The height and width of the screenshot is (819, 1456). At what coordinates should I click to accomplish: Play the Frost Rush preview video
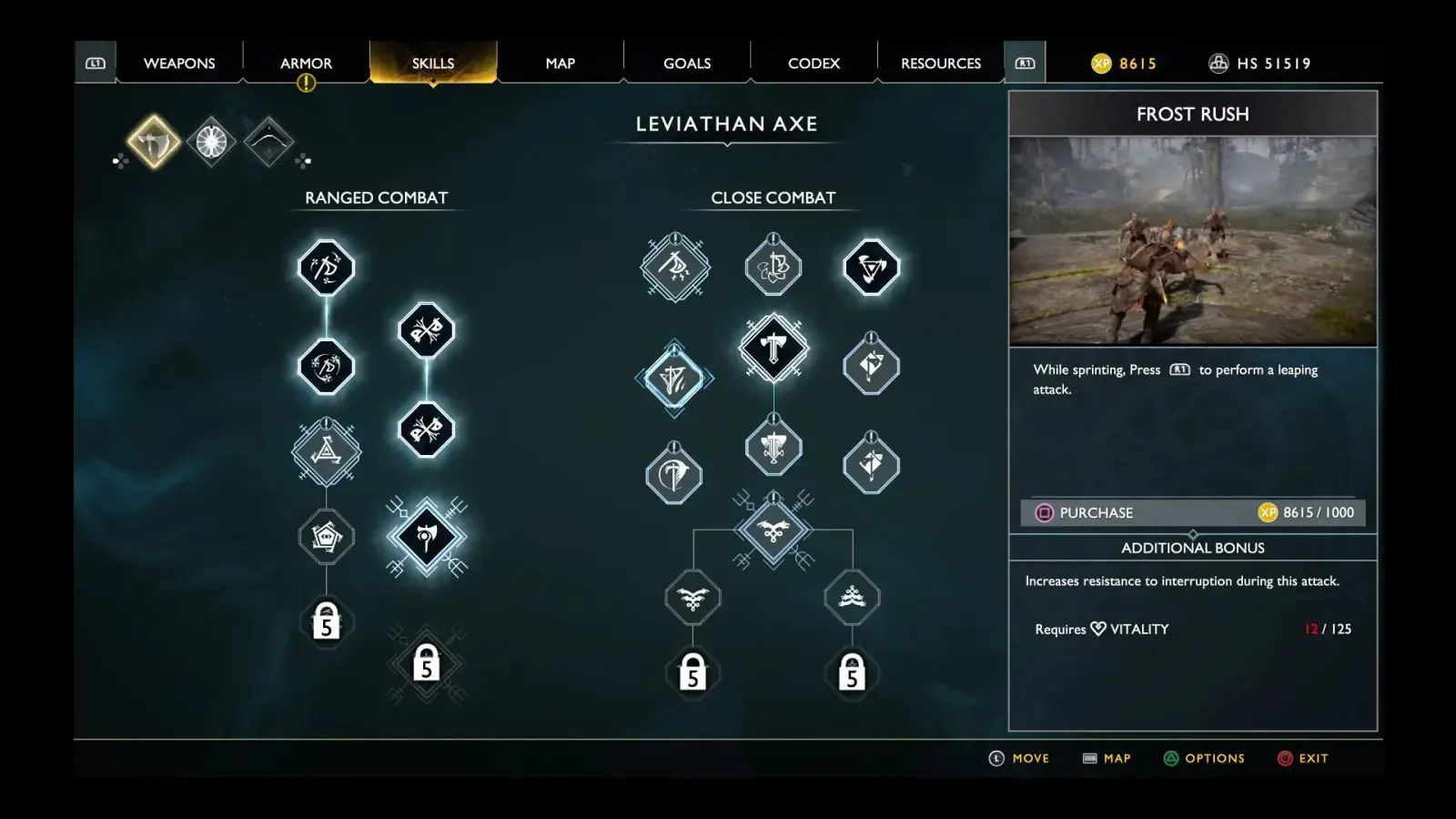pos(1192,241)
